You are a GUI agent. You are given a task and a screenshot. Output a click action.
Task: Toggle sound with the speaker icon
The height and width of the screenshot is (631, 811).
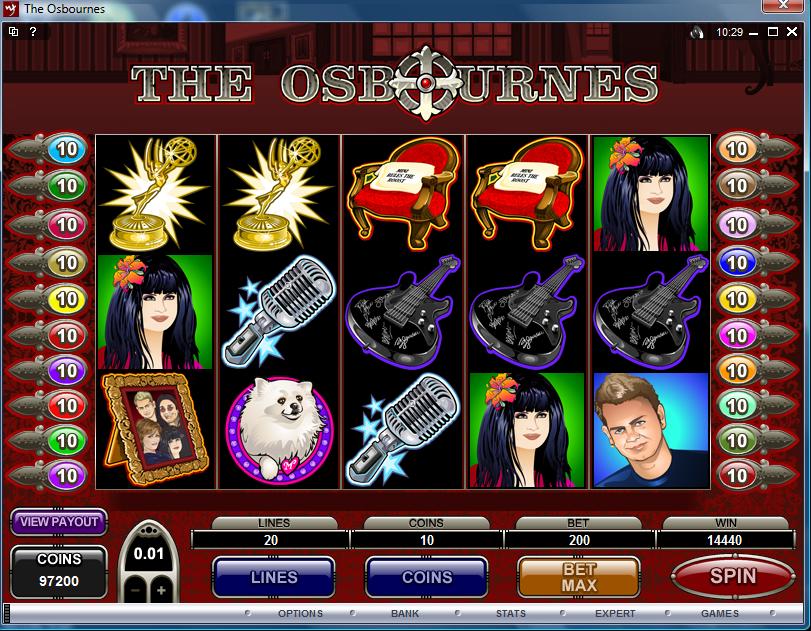click(697, 32)
